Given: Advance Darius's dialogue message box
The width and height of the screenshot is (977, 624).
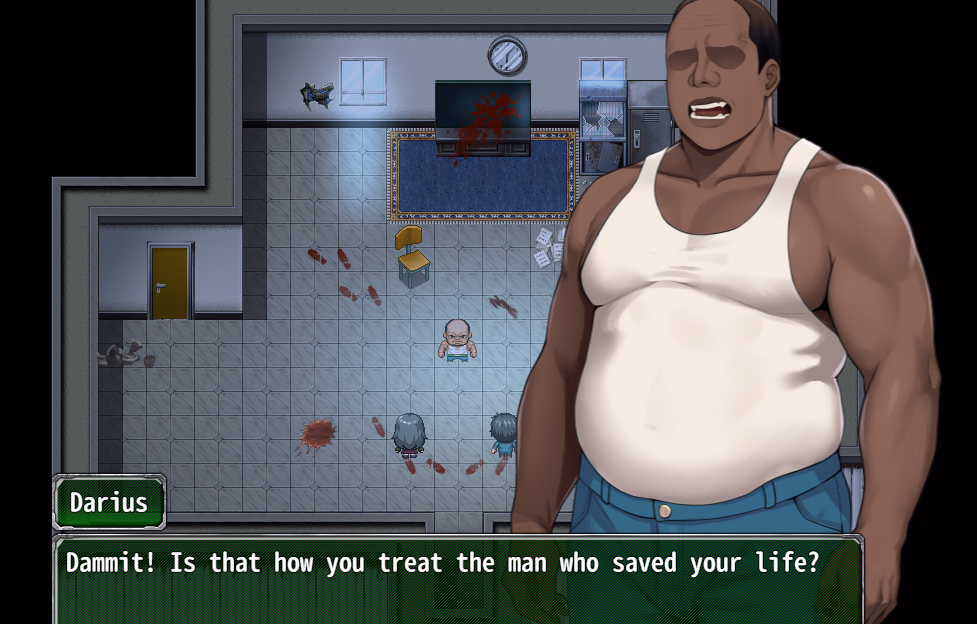Looking at the screenshot, I should (456, 580).
